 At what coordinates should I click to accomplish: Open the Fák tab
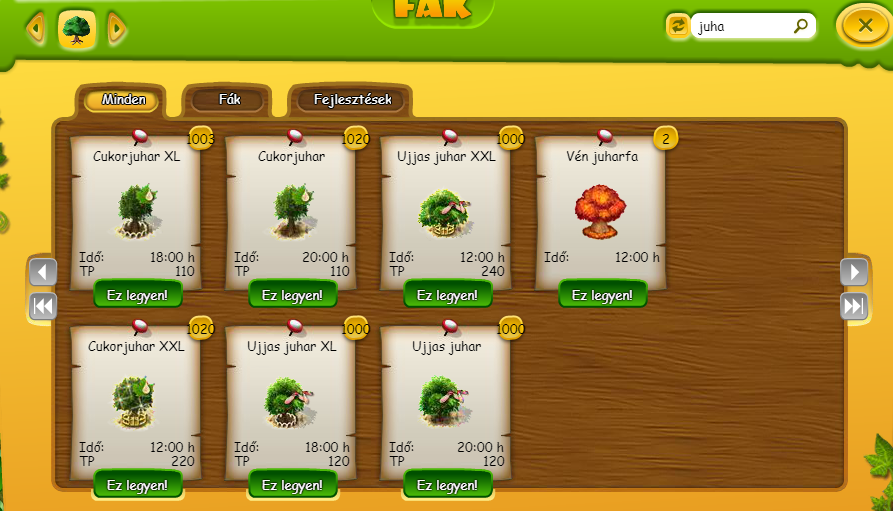229,100
